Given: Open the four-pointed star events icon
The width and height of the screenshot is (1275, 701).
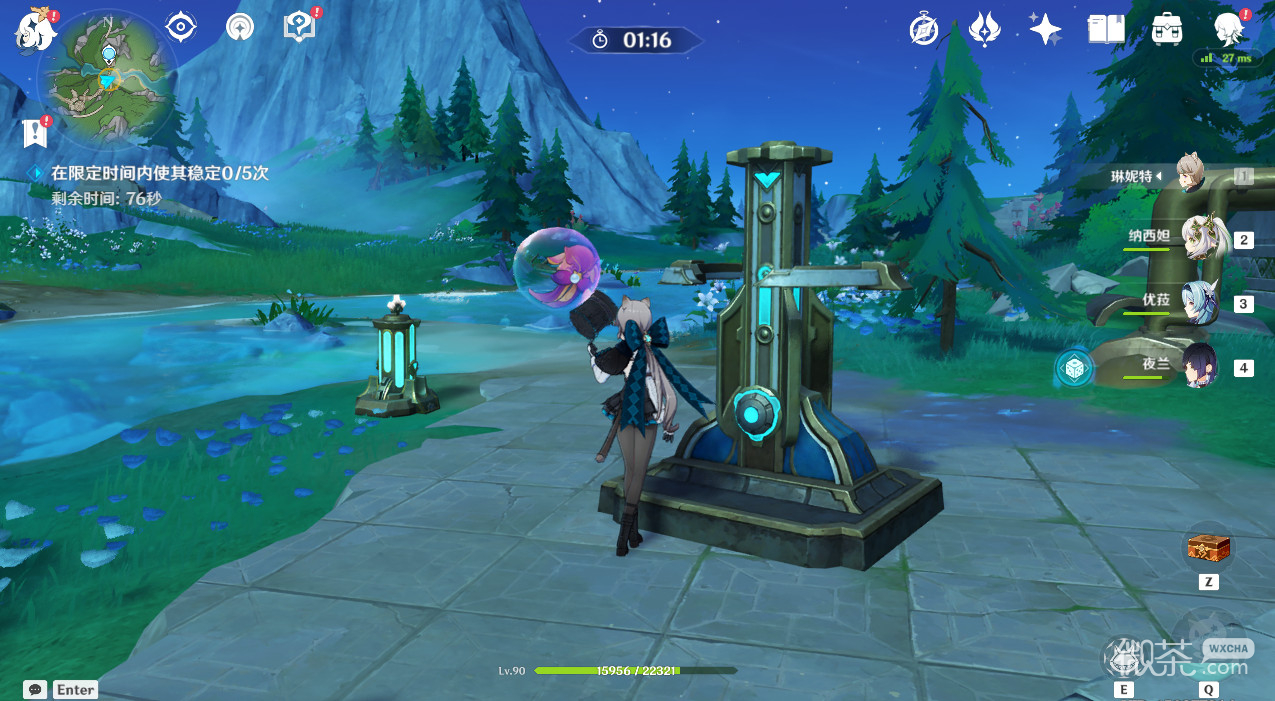Looking at the screenshot, I should (x=1045, y=30).
